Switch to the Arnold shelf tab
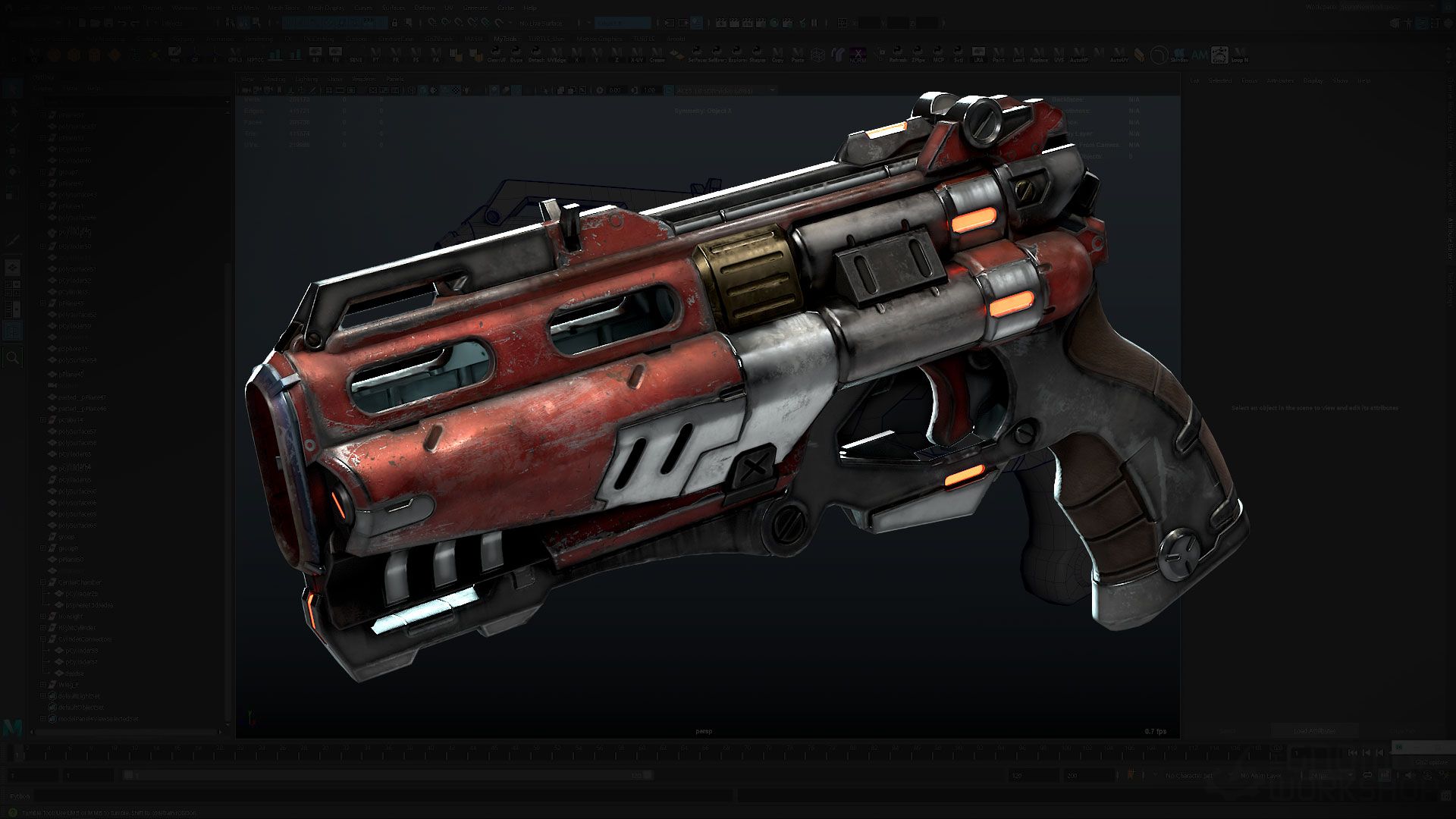The width and height of the screenshot is (1456, 819). coord(675,39)
